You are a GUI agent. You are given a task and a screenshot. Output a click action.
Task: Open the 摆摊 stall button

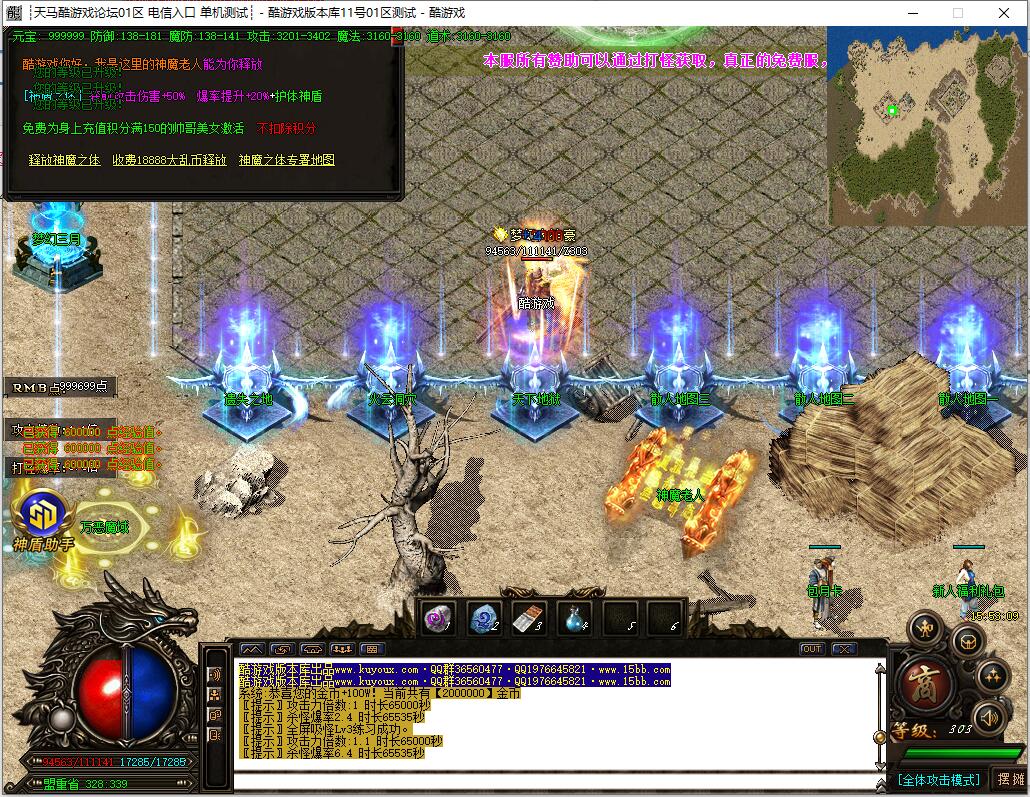coord(1010,779)
